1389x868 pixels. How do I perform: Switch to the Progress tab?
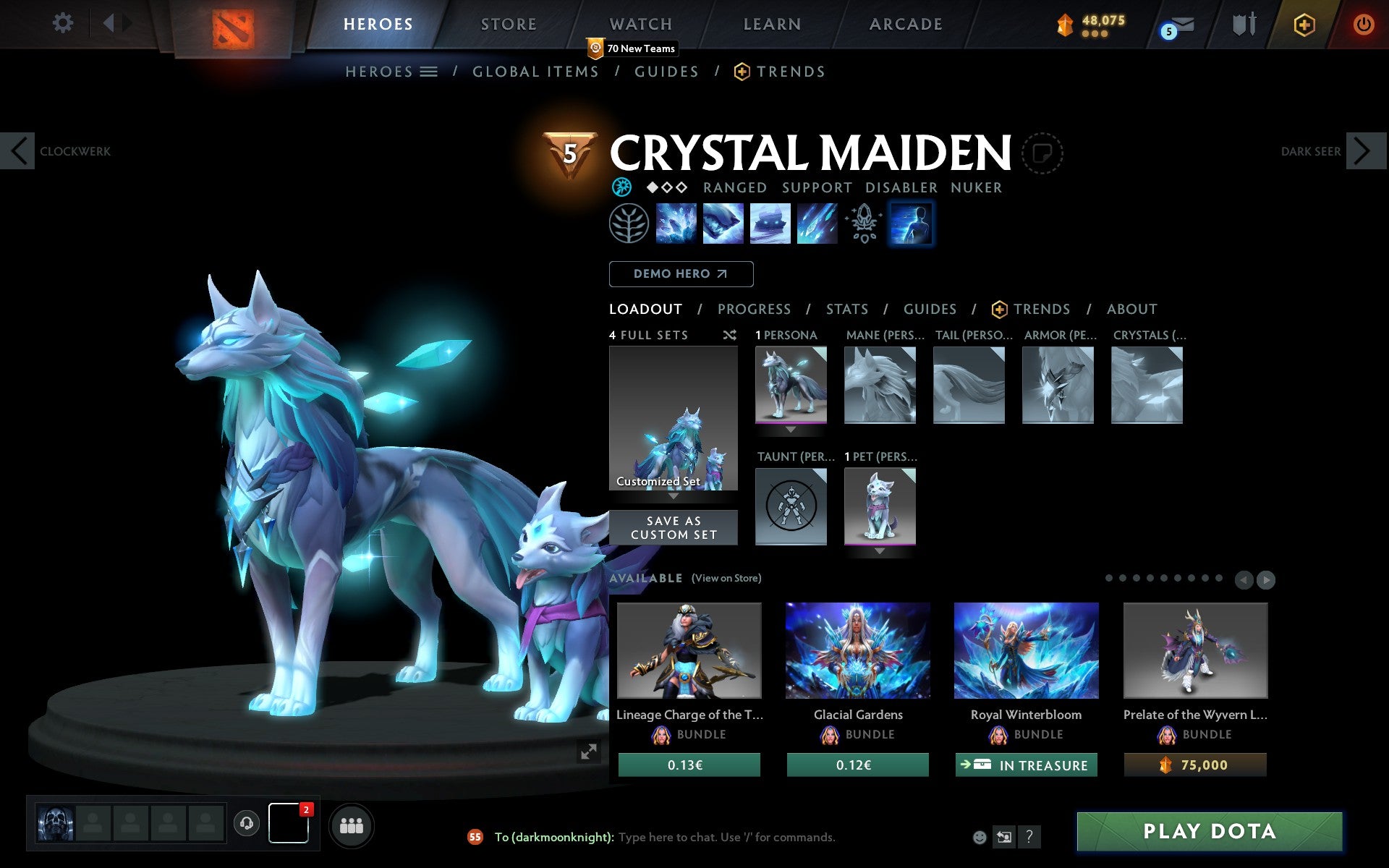click(754, 309)
